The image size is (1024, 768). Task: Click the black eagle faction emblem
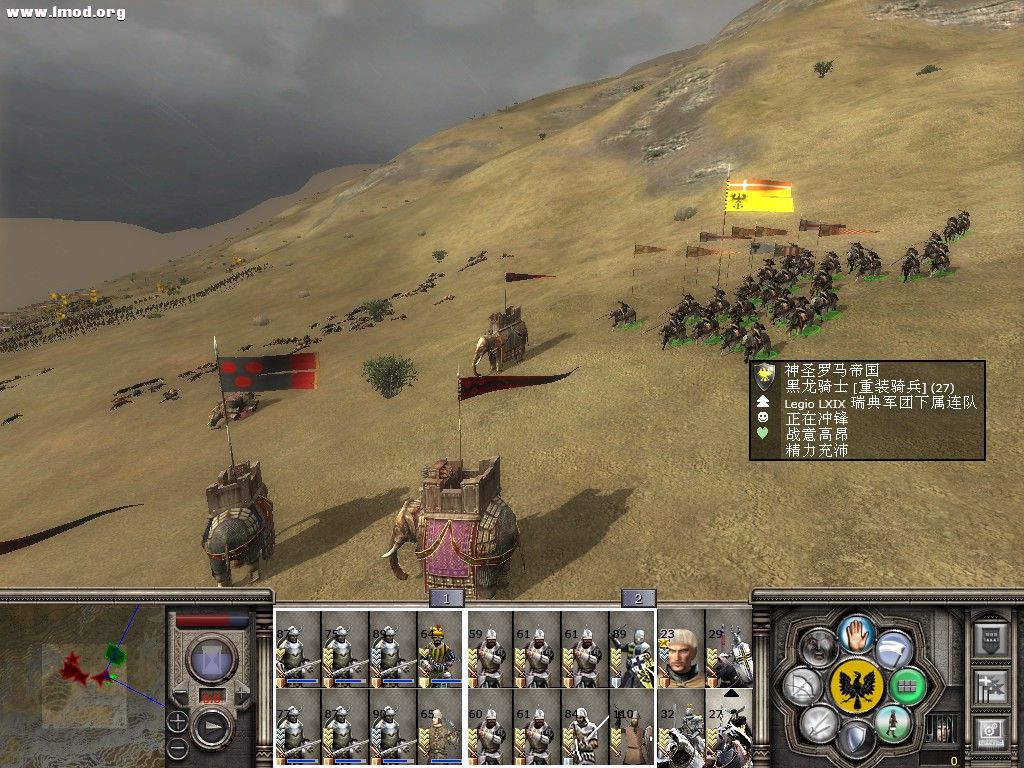pyautogui.click(x=856, y=686)
